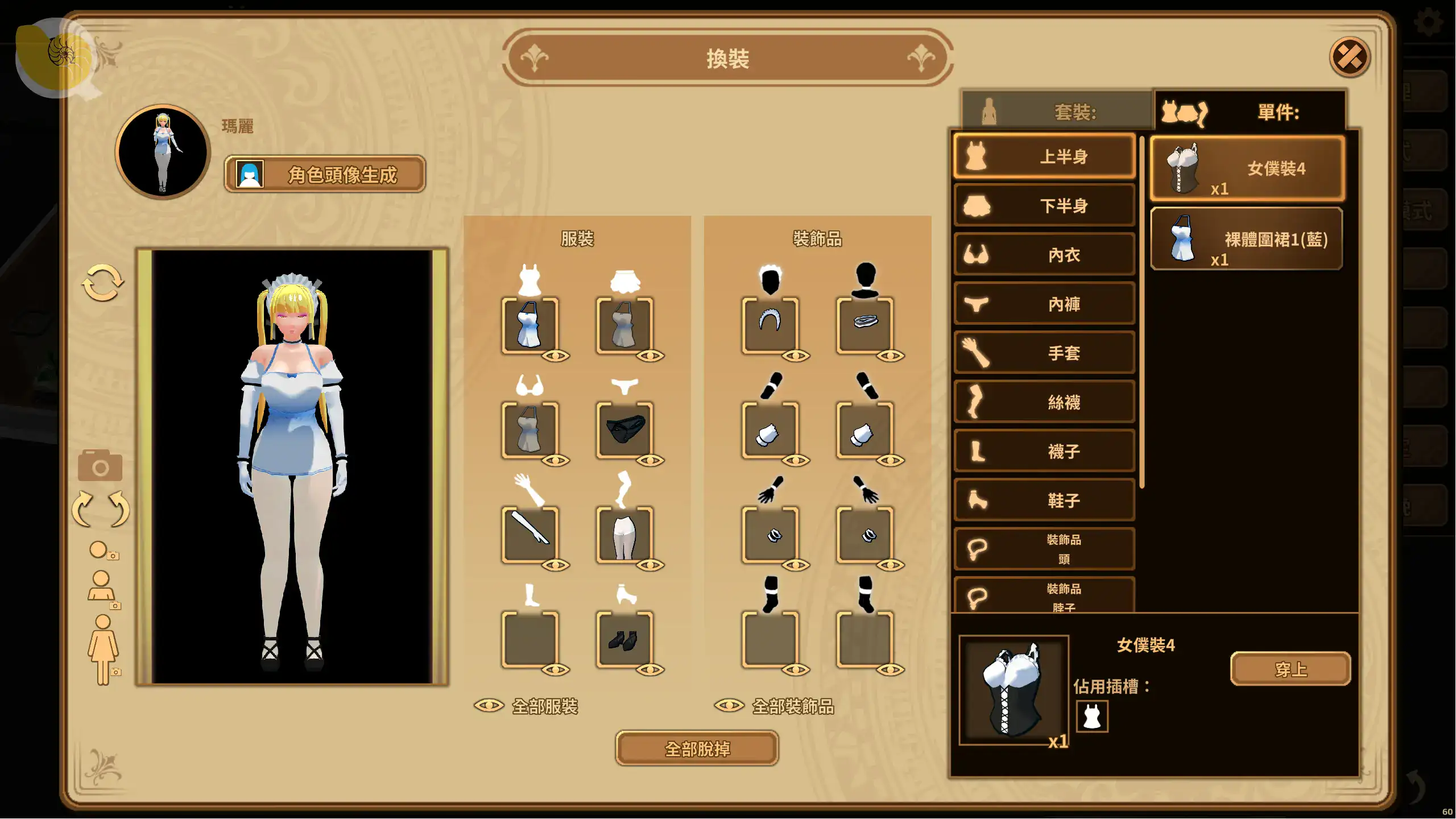Click the 全部脫掉 button
The height and width of the screenshot is (819, 1456).
pos(697,748)
